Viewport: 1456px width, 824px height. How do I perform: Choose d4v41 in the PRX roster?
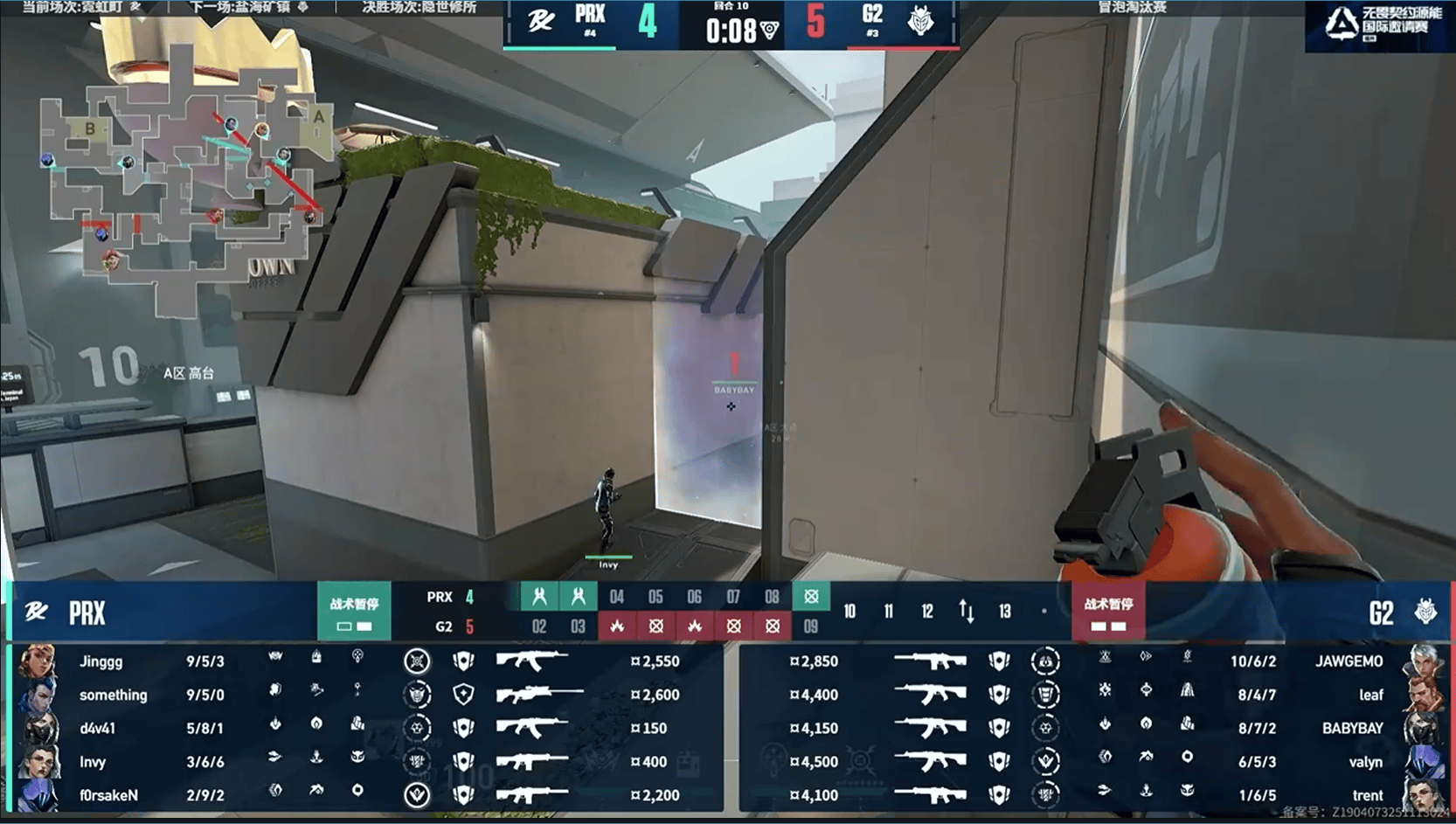367,728
